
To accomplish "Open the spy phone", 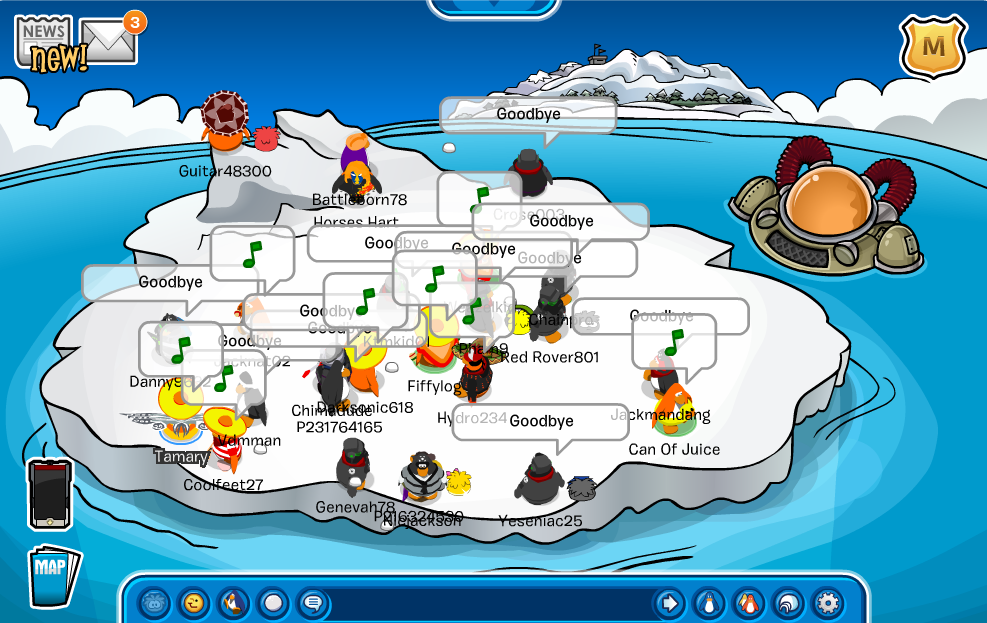I will pyautogui.click(x=49, y=492).
